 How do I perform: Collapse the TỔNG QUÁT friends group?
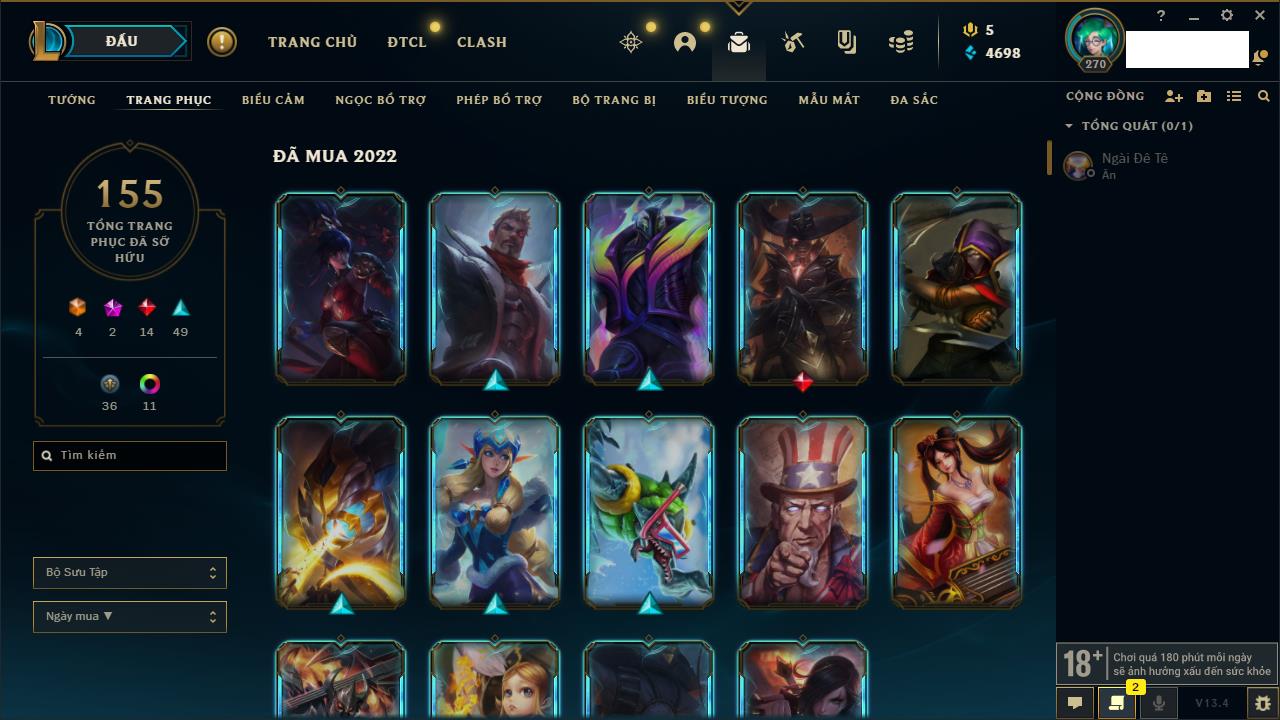[1069, 126]
